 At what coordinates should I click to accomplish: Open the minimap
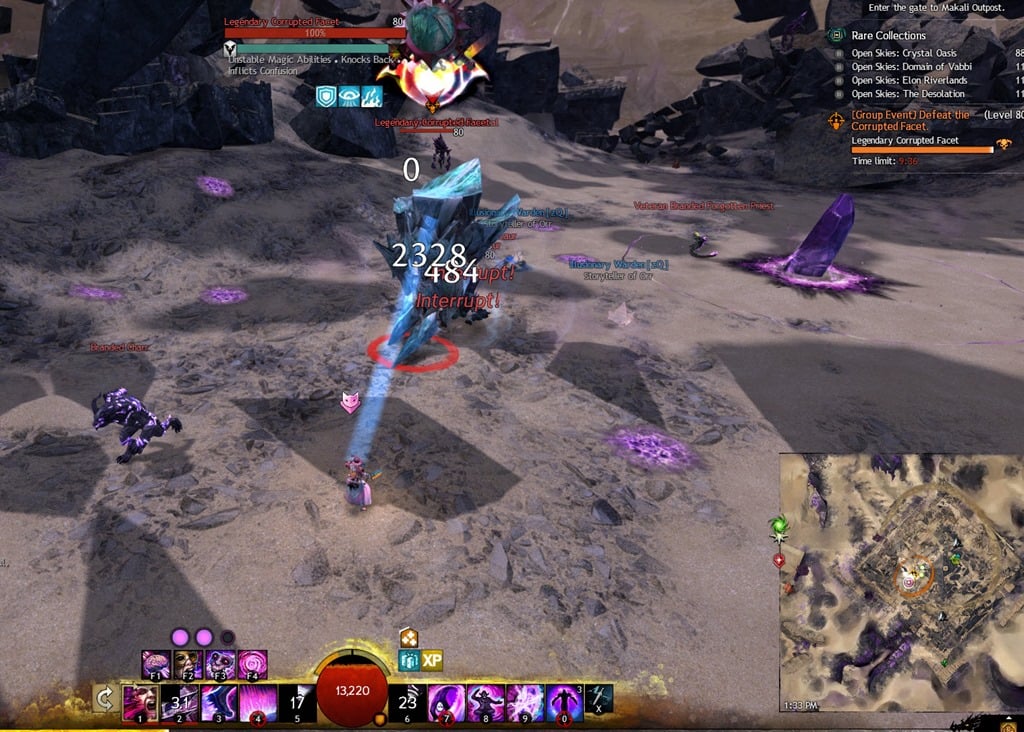[900, 582]
